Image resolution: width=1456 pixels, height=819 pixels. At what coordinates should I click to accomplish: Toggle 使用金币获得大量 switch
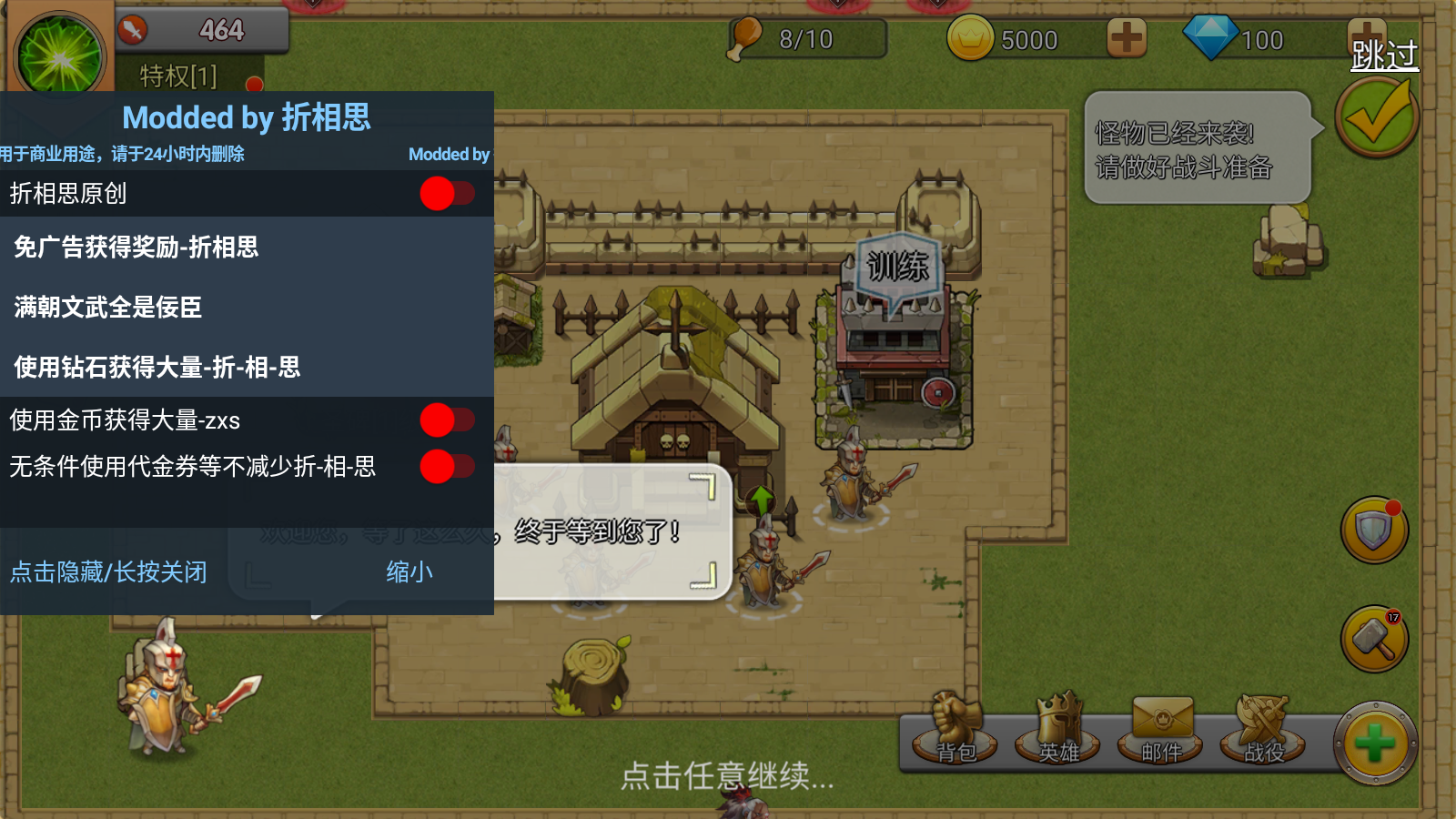tap(447, 420)
